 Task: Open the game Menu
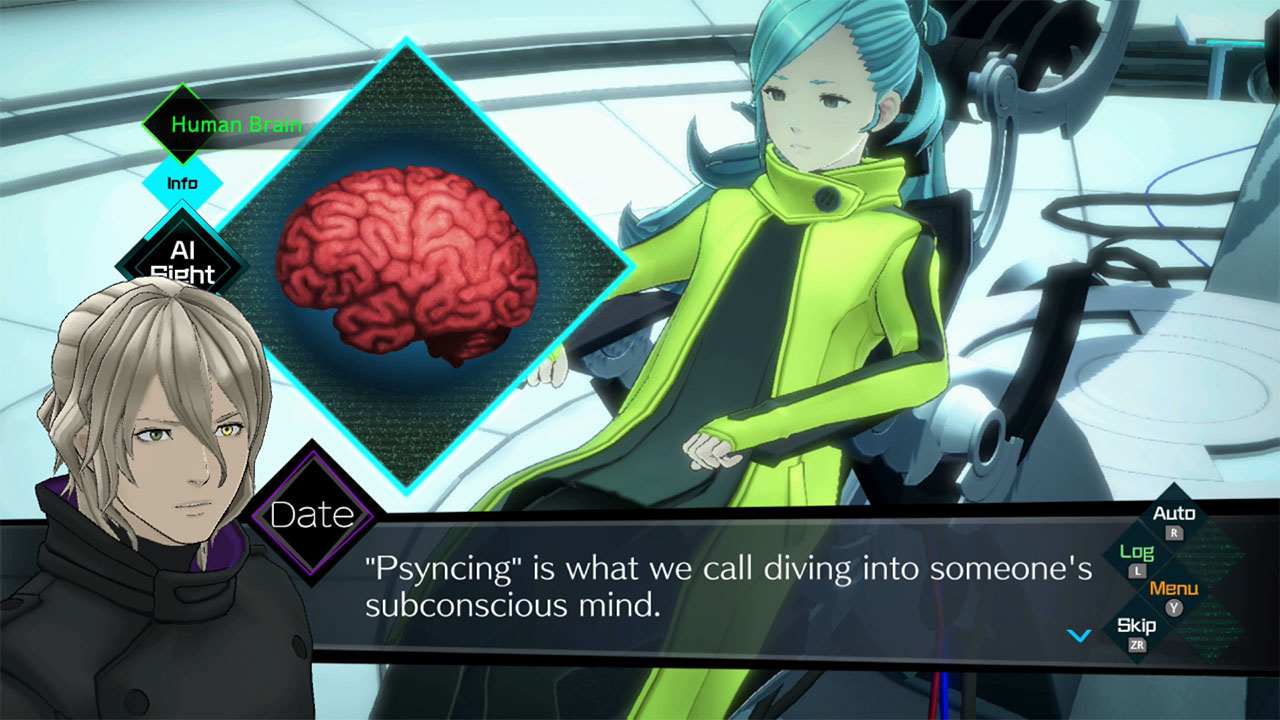click(x=1173, y=590)
